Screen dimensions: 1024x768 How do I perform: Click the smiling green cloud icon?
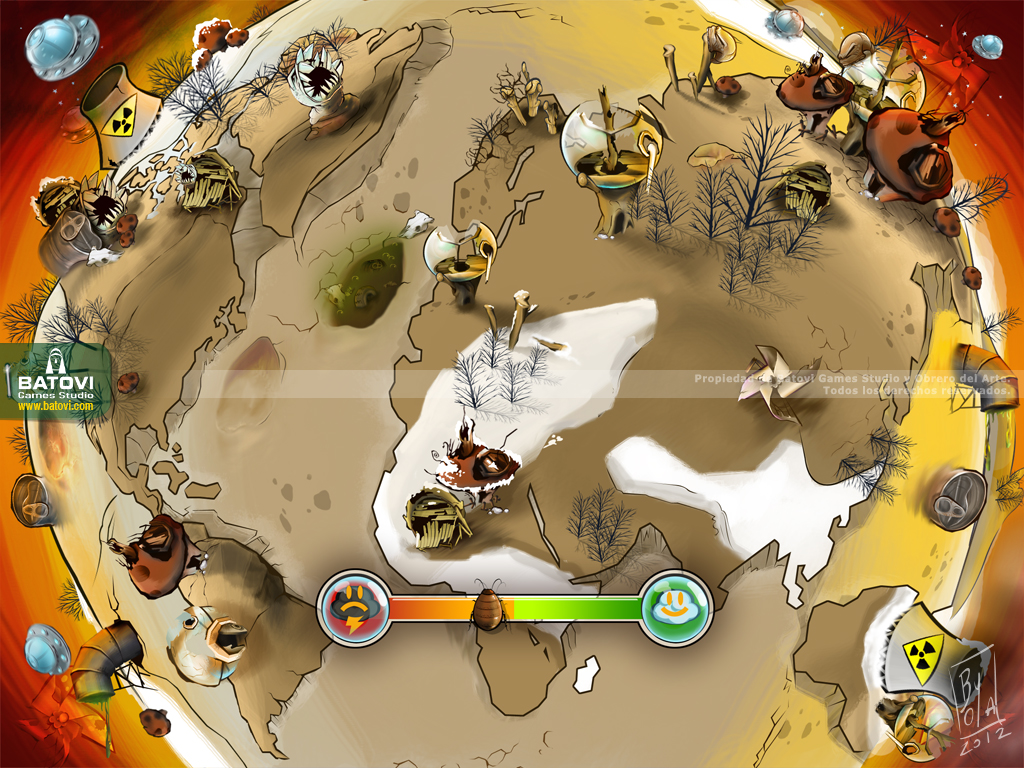(676, 606)
